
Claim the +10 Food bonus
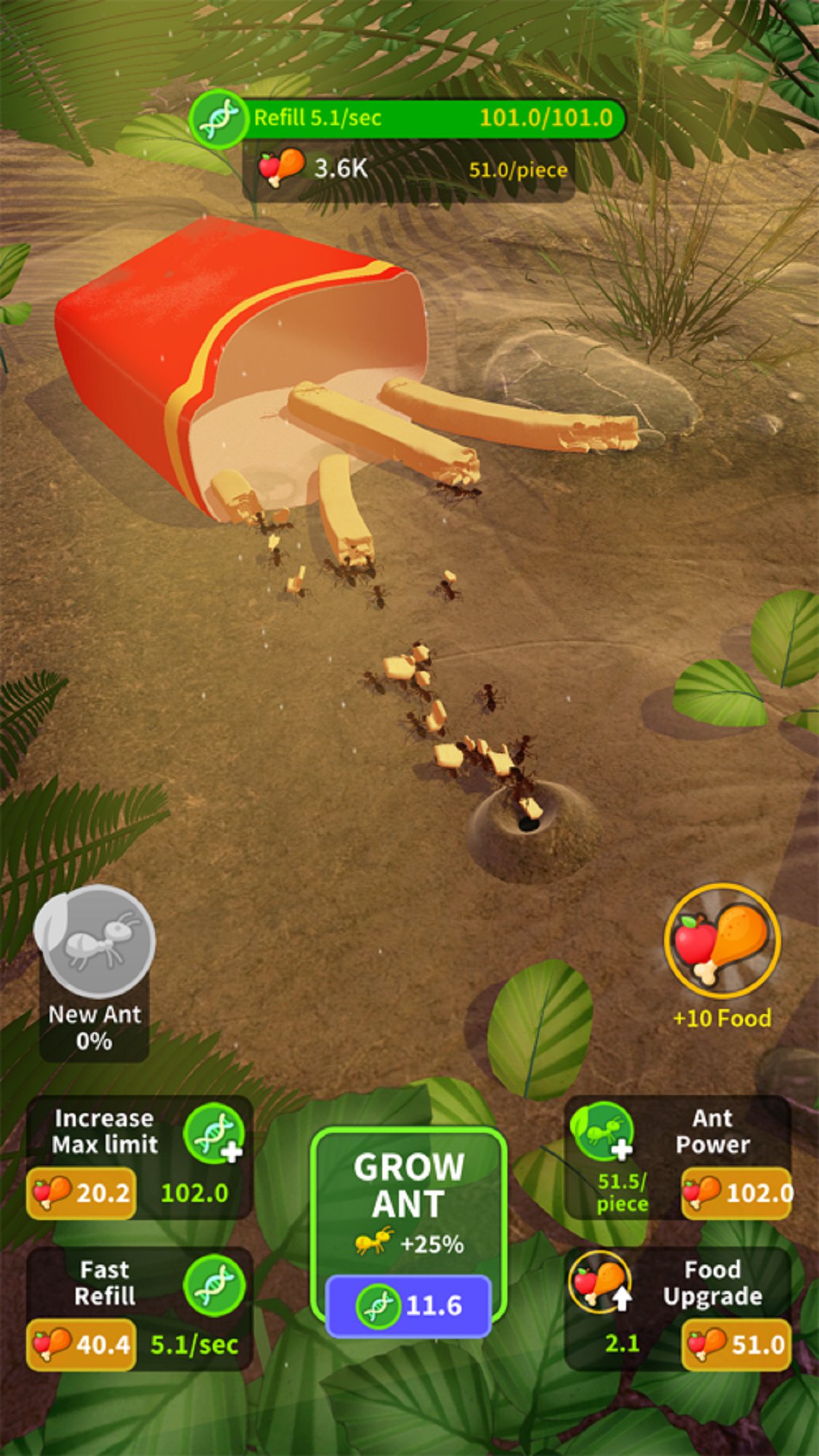(722, 942)
